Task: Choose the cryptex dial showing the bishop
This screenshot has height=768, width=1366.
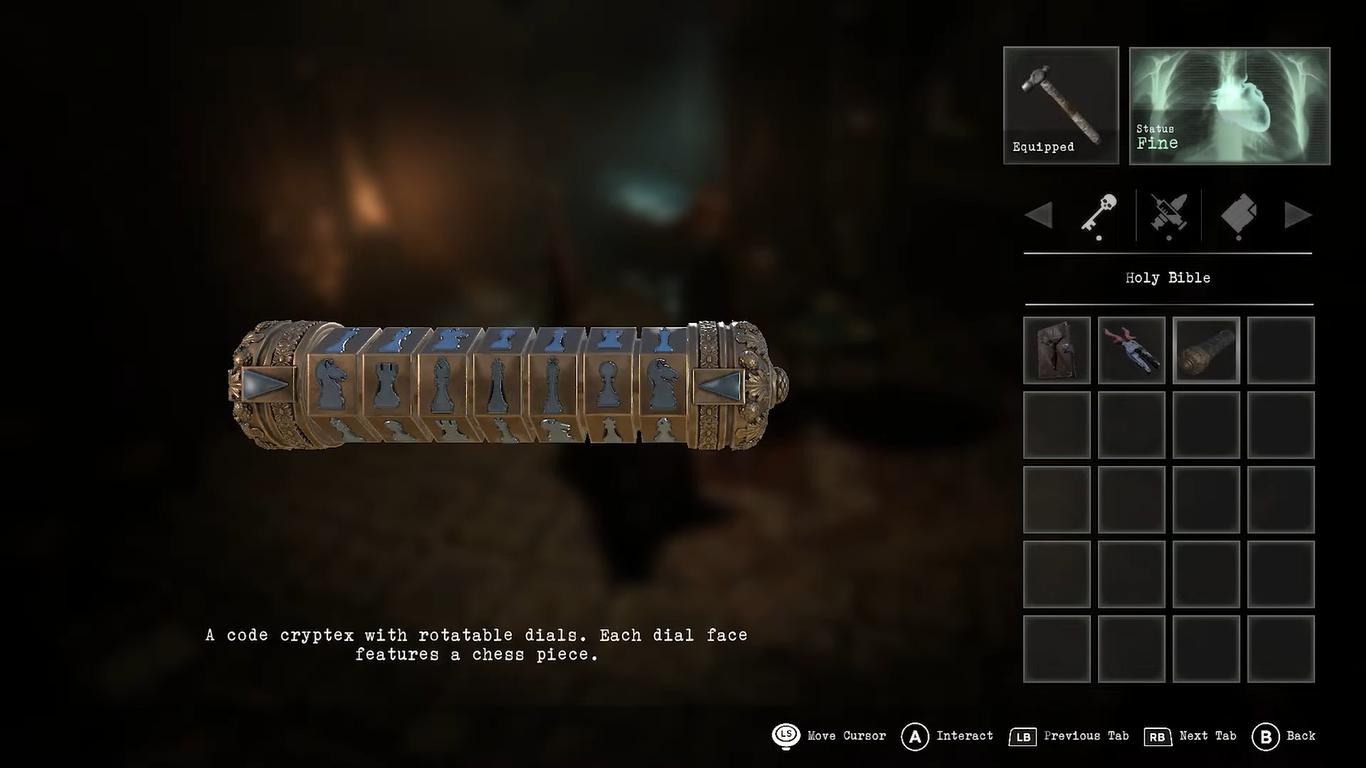Action: click(x=442, y=384)
